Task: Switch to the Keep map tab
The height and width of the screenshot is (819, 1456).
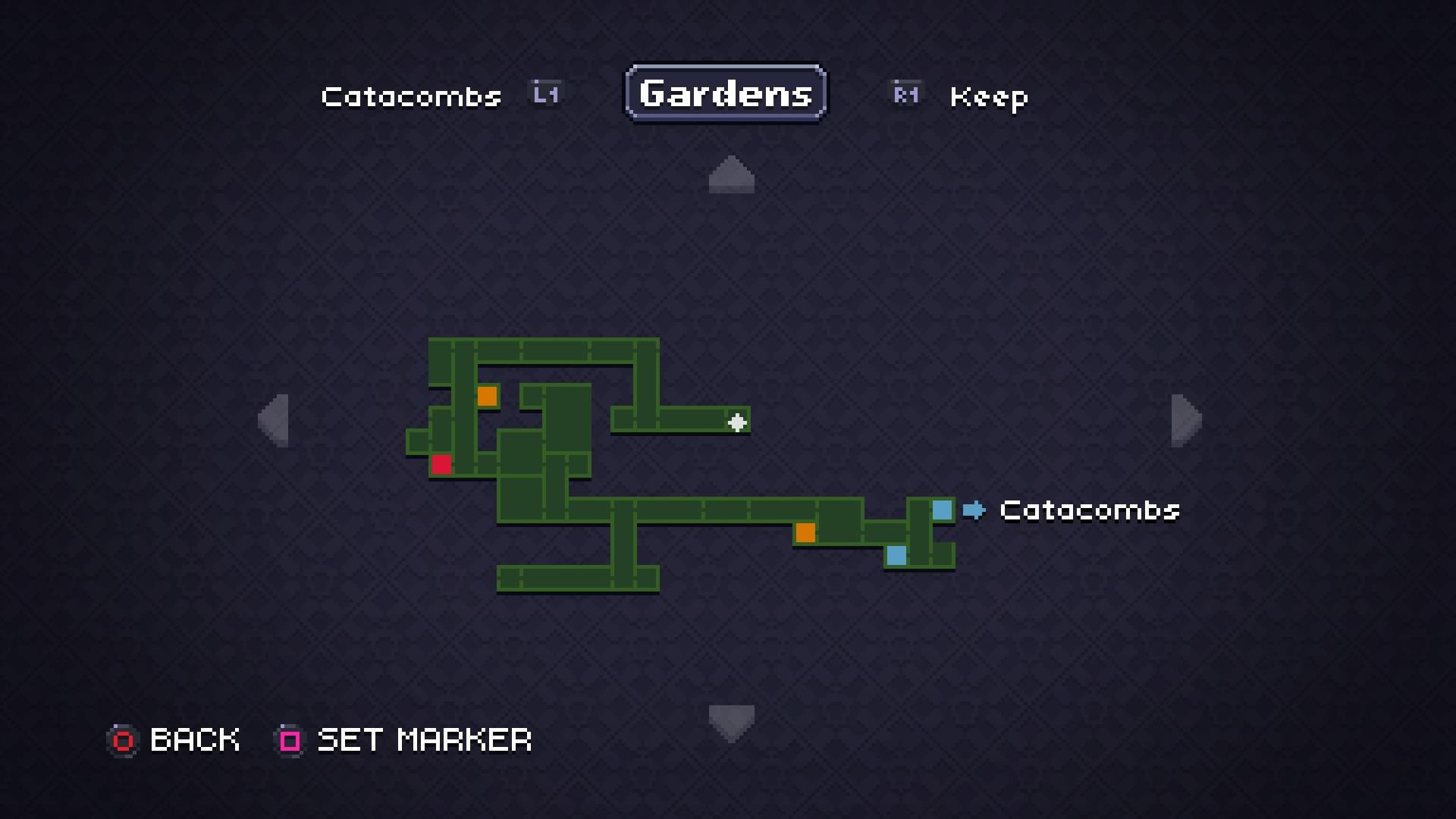Action: [x=988, y=96]
